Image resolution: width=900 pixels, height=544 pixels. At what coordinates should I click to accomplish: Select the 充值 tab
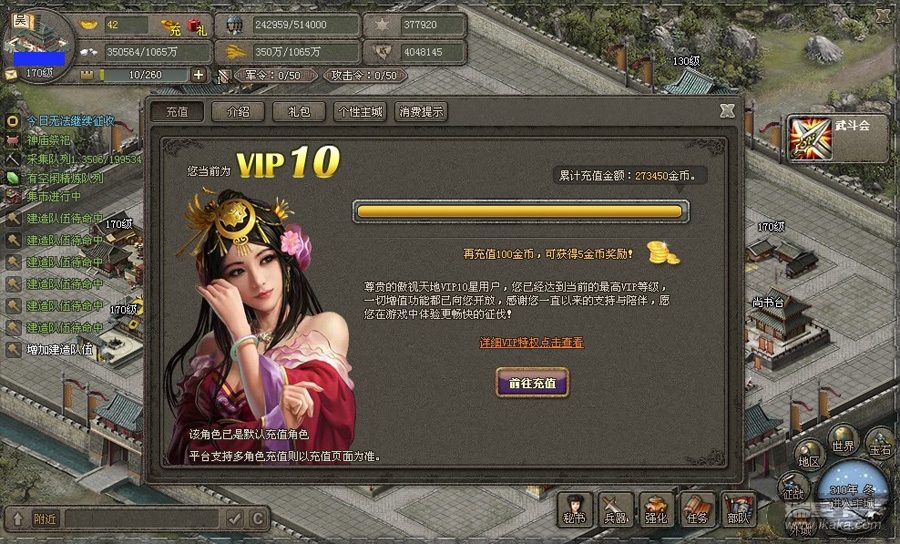point(177,112)
